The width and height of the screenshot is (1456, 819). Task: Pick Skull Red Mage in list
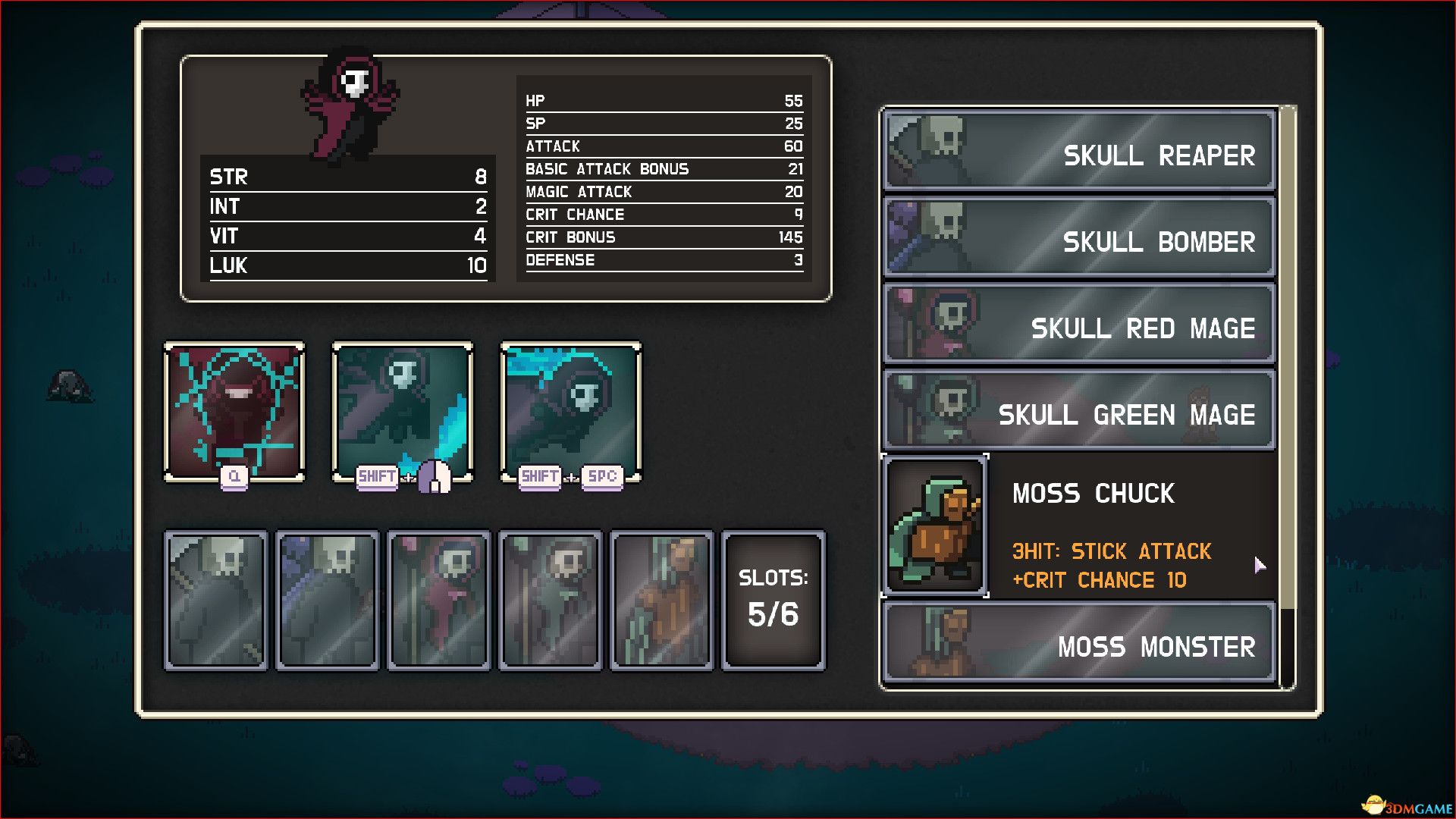[x=1079, y=324]
